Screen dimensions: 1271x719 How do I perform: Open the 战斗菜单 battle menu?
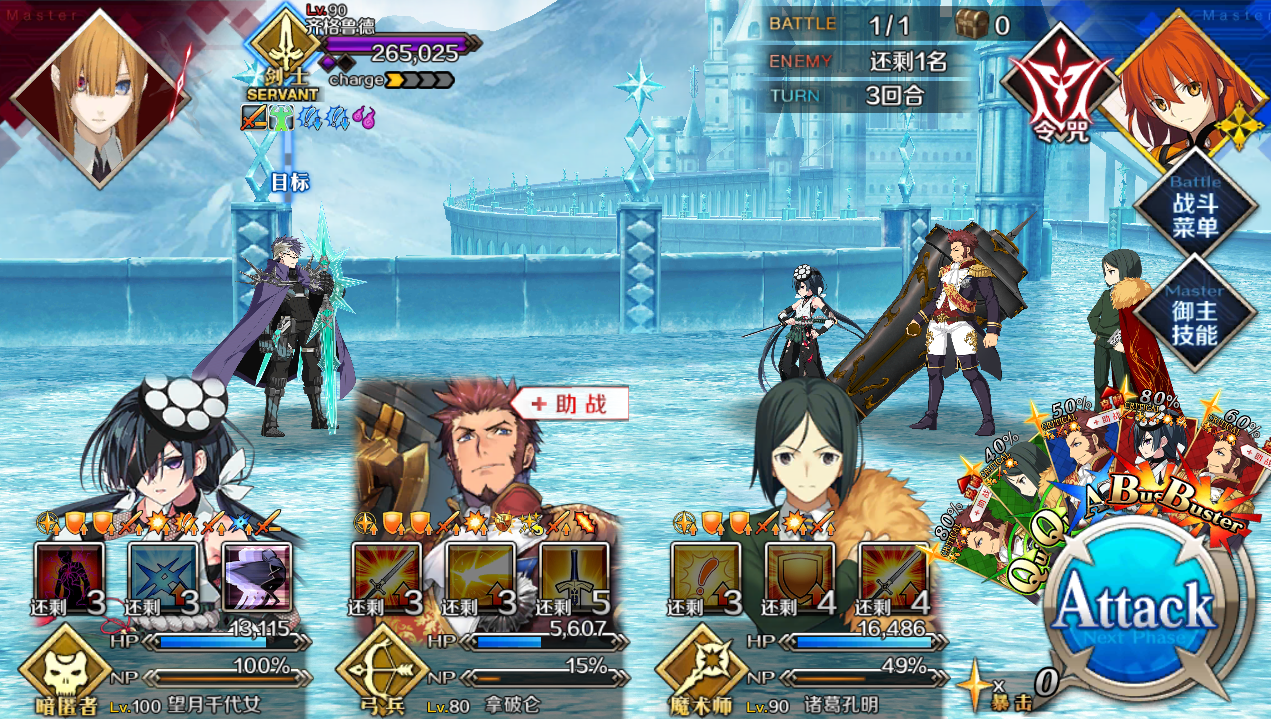tap(1194, 207)
